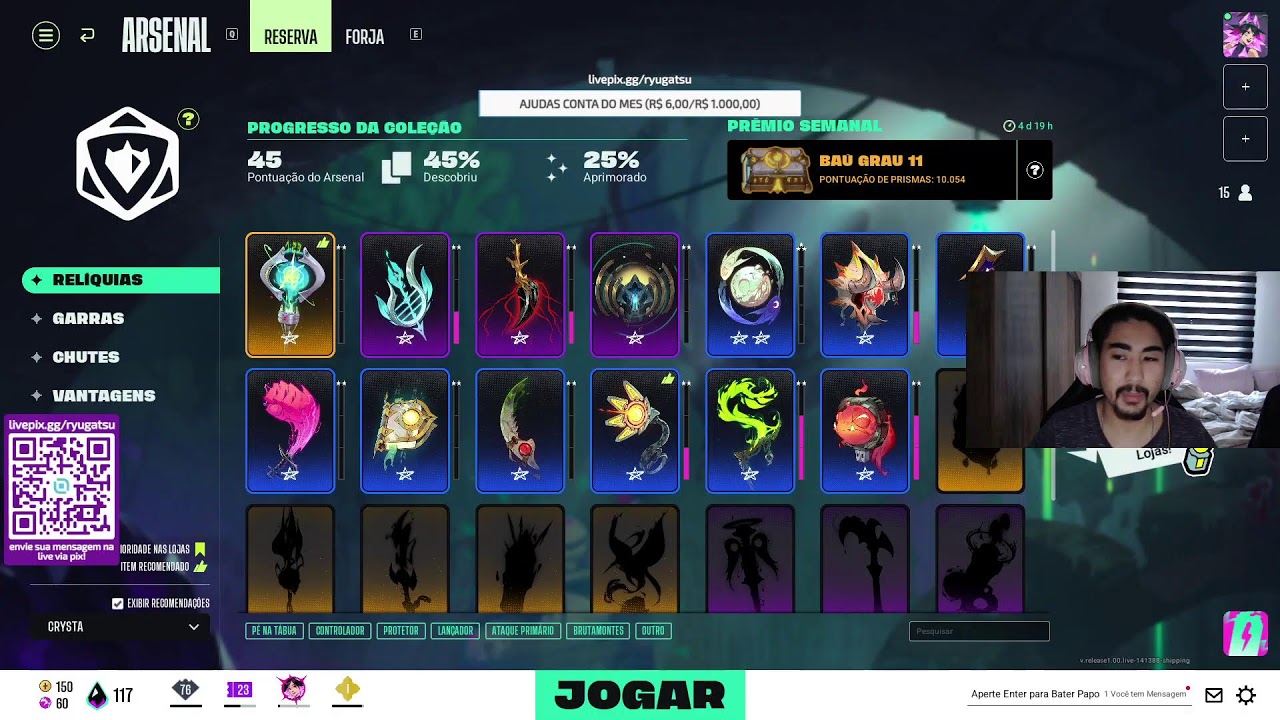Show weekly prize help question mark
This screenshot has height=720, width=1280.
[x=1035, y=170]
